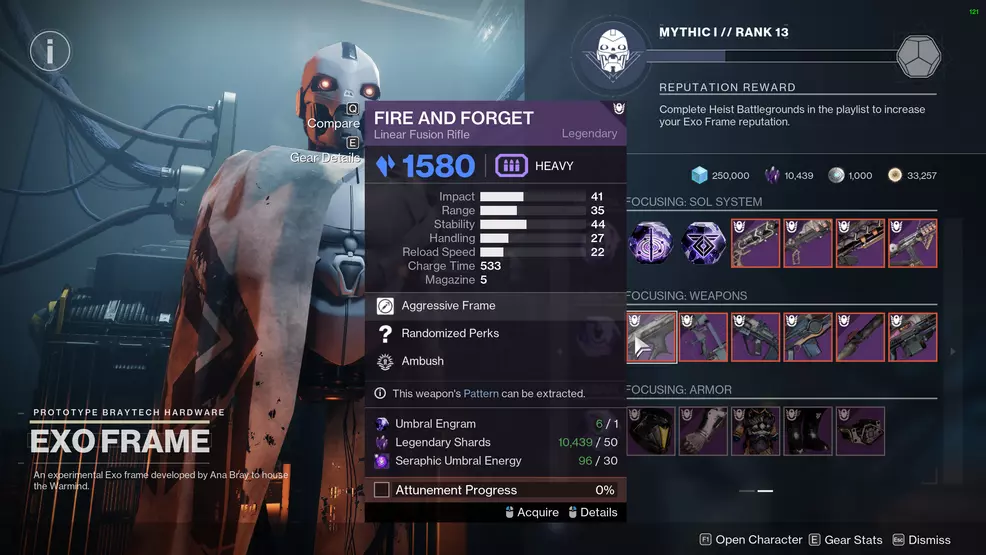
Task: Select the target-symbol engram under Sol System
Action: (652, 243)
